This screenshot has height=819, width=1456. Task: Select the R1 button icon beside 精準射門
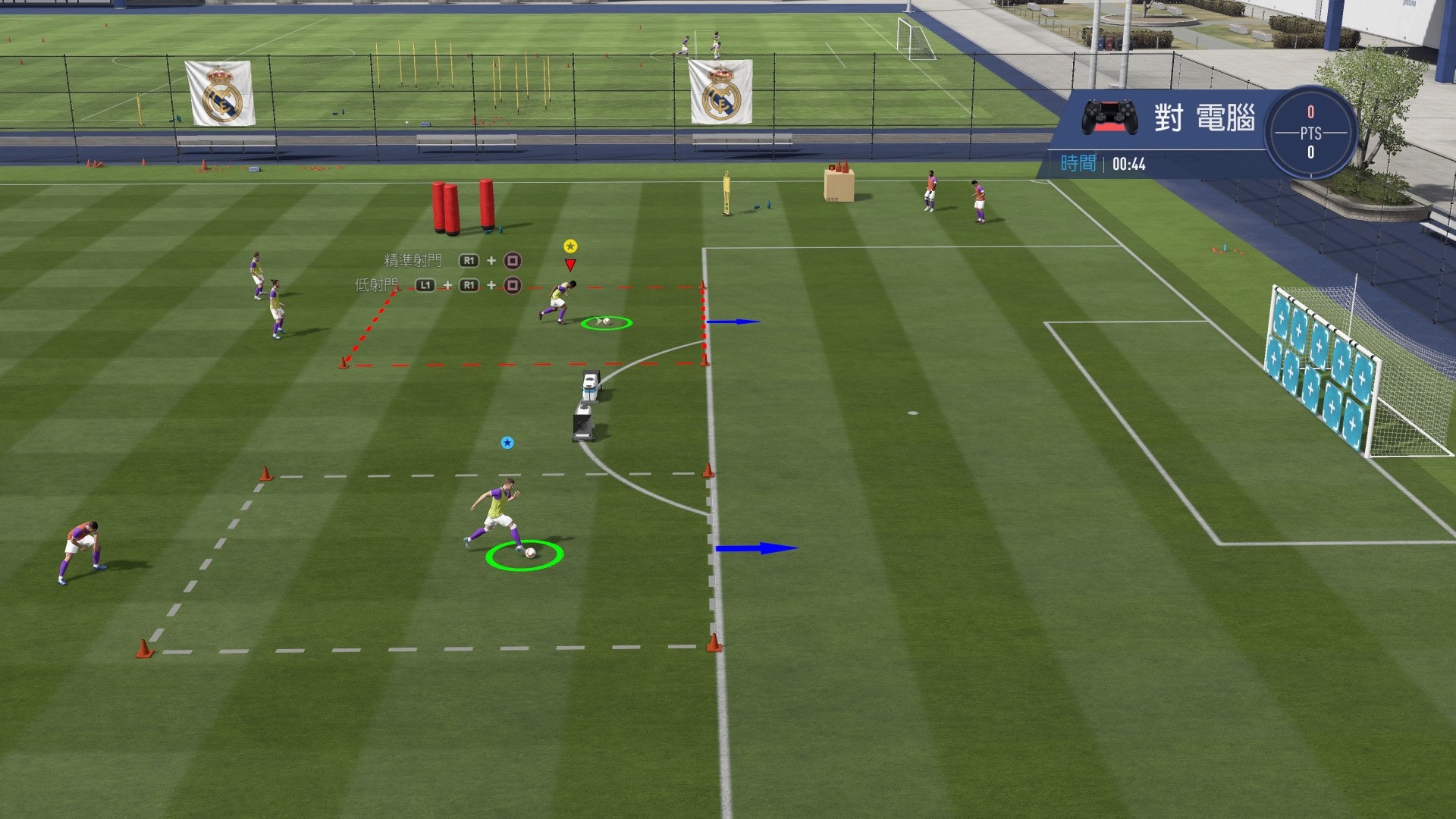coord(470,260)
